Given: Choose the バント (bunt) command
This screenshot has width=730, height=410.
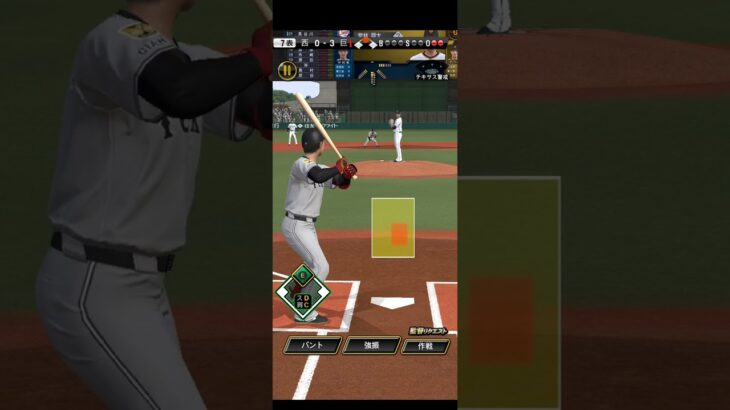Looking at the screenshot, I should point(312,345).
